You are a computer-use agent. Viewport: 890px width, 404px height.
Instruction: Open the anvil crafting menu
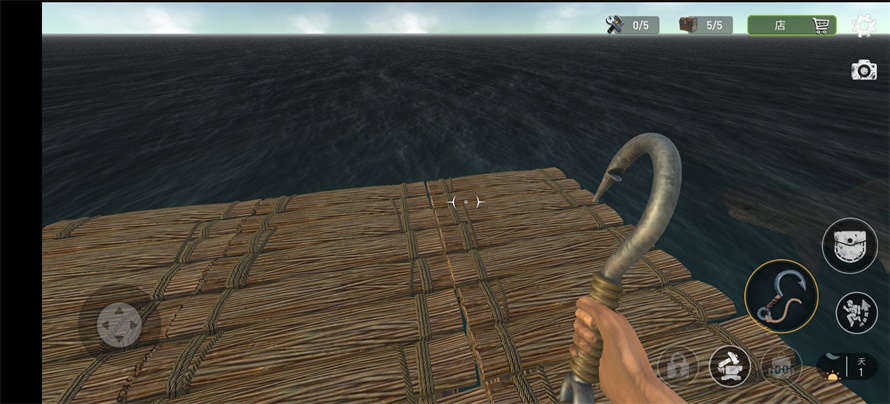pos(730,366)
